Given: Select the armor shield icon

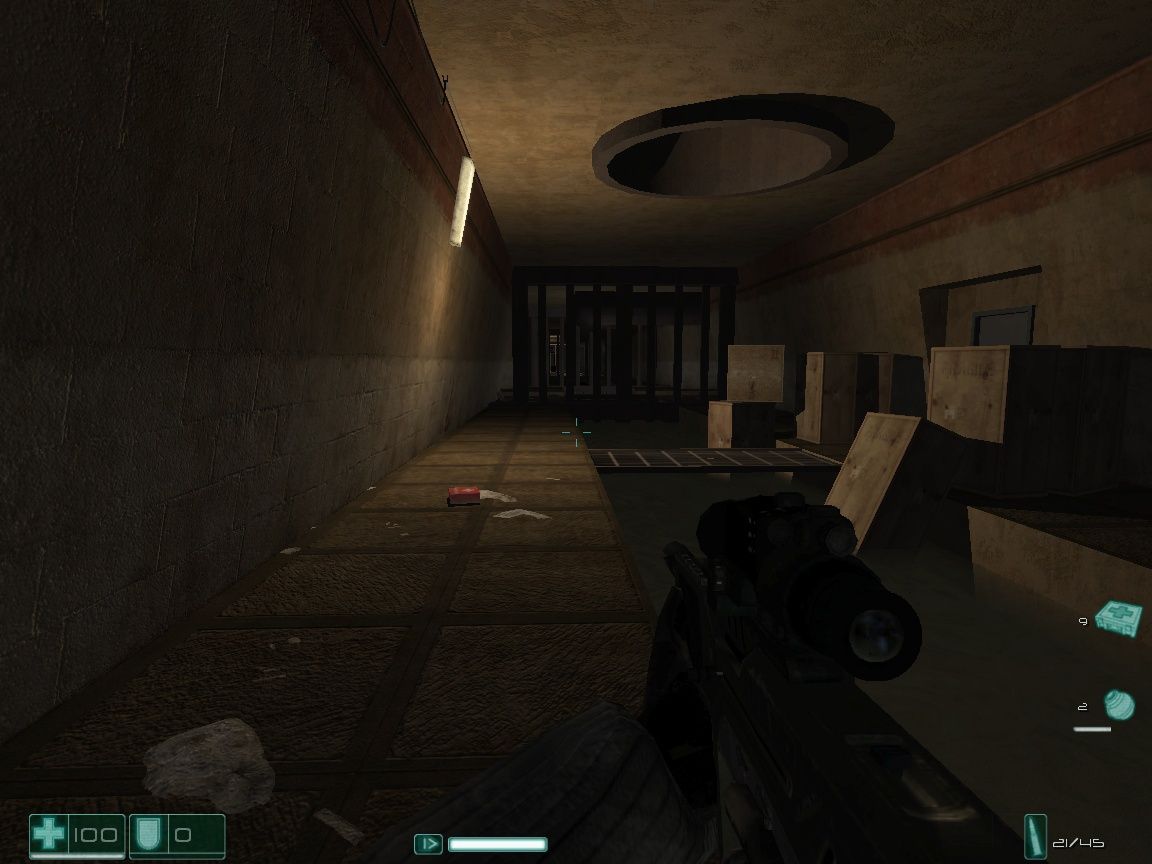Looking at the screenshot, I should point(150,833).
